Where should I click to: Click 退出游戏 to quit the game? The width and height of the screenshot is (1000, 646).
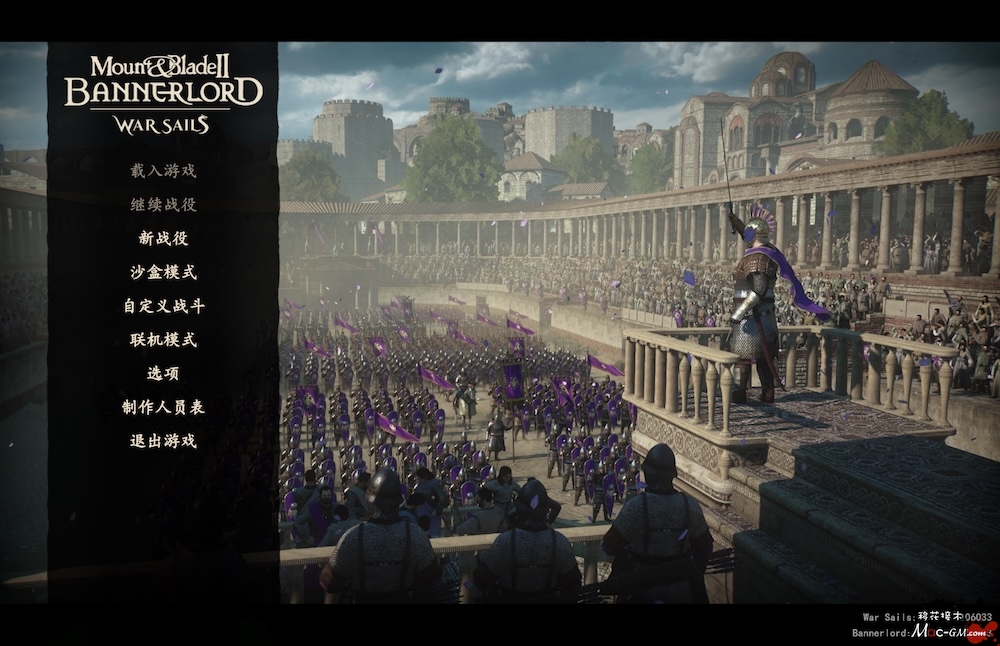163,441
